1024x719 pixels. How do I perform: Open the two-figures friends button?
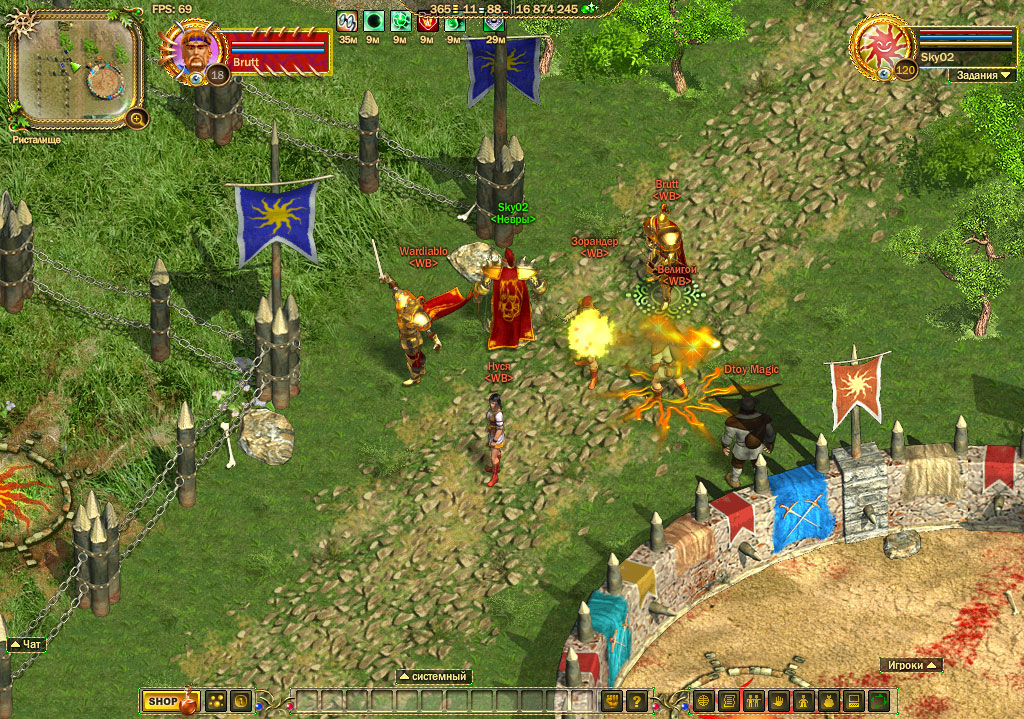[x=753, y=702]
